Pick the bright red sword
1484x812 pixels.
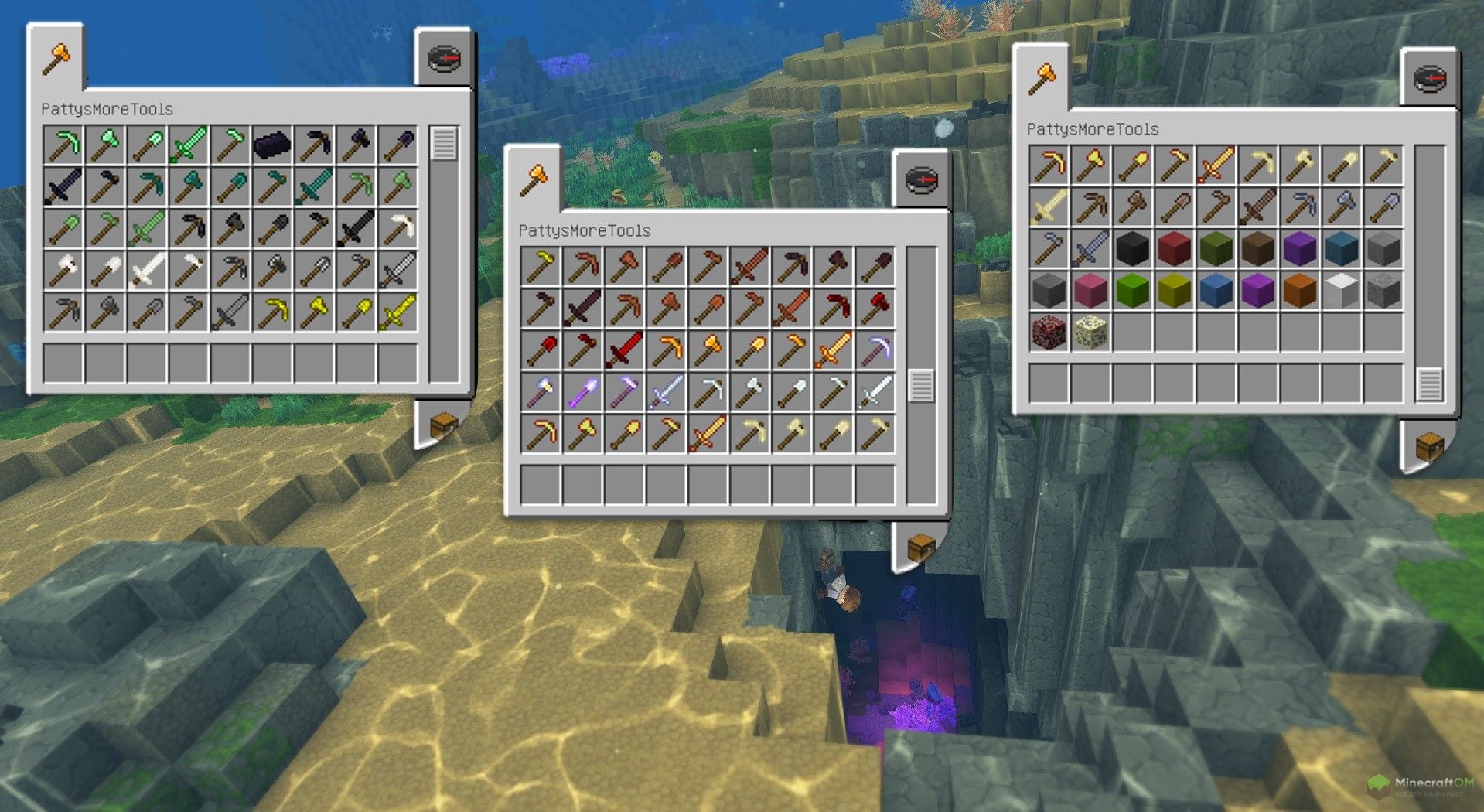[x=623, y=350]
